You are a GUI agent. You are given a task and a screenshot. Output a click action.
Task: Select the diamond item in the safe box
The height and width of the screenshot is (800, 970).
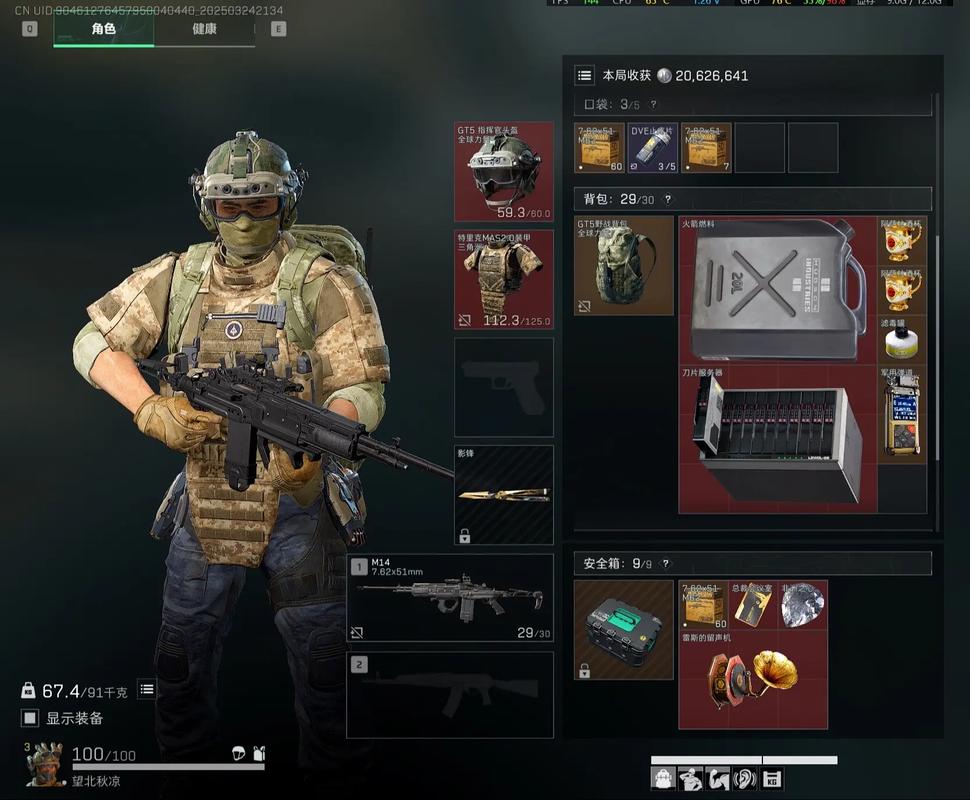point(802,605)
